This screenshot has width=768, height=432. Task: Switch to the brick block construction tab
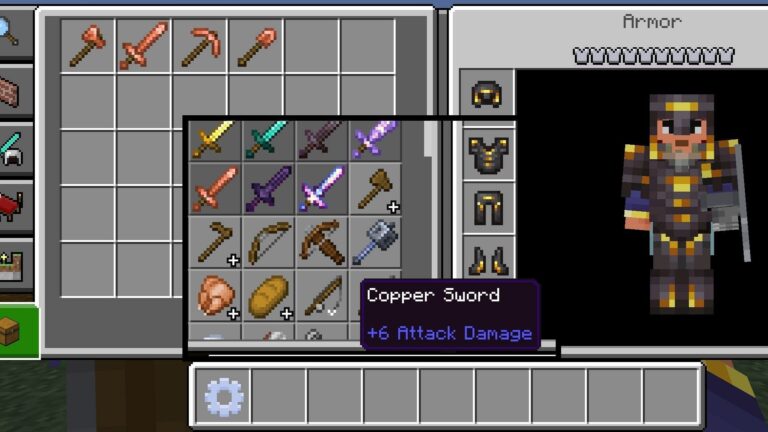14,92
